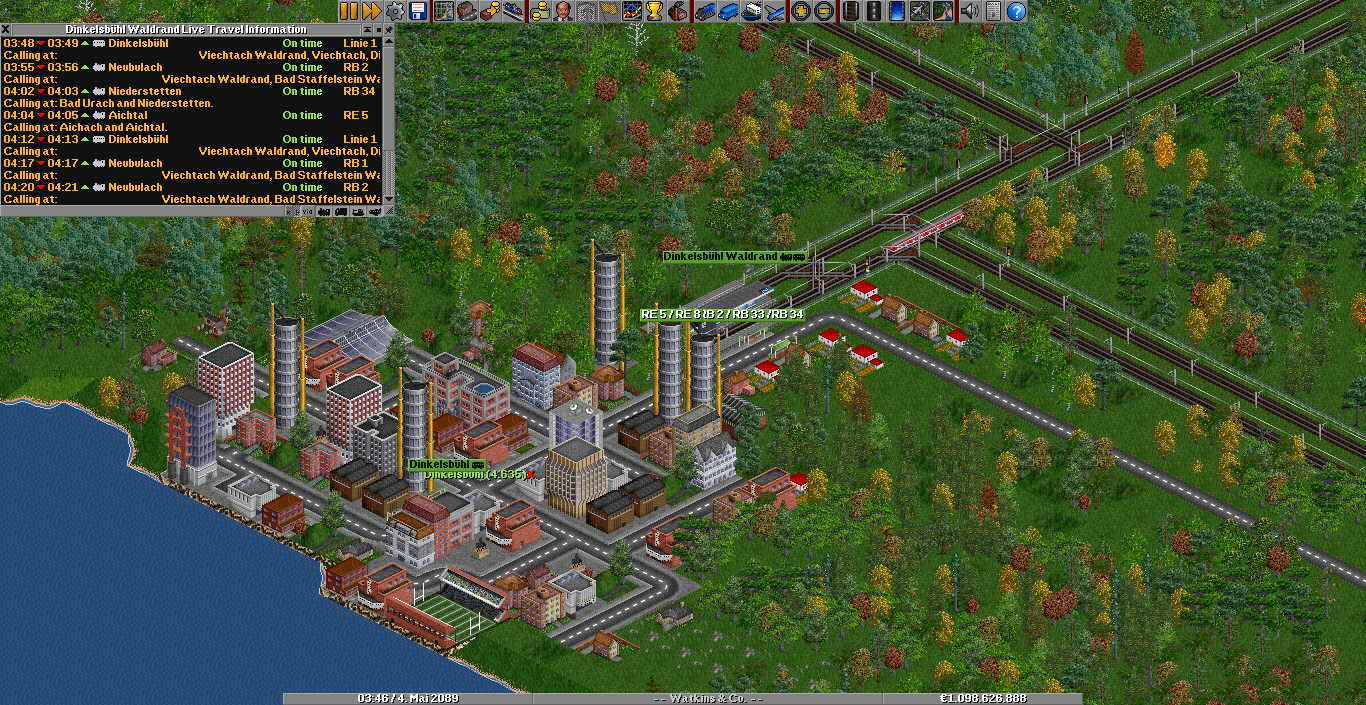1366x705 pixels.
Task: Zoom out with the minus magnifier
Action: click(x=823, y=11)
